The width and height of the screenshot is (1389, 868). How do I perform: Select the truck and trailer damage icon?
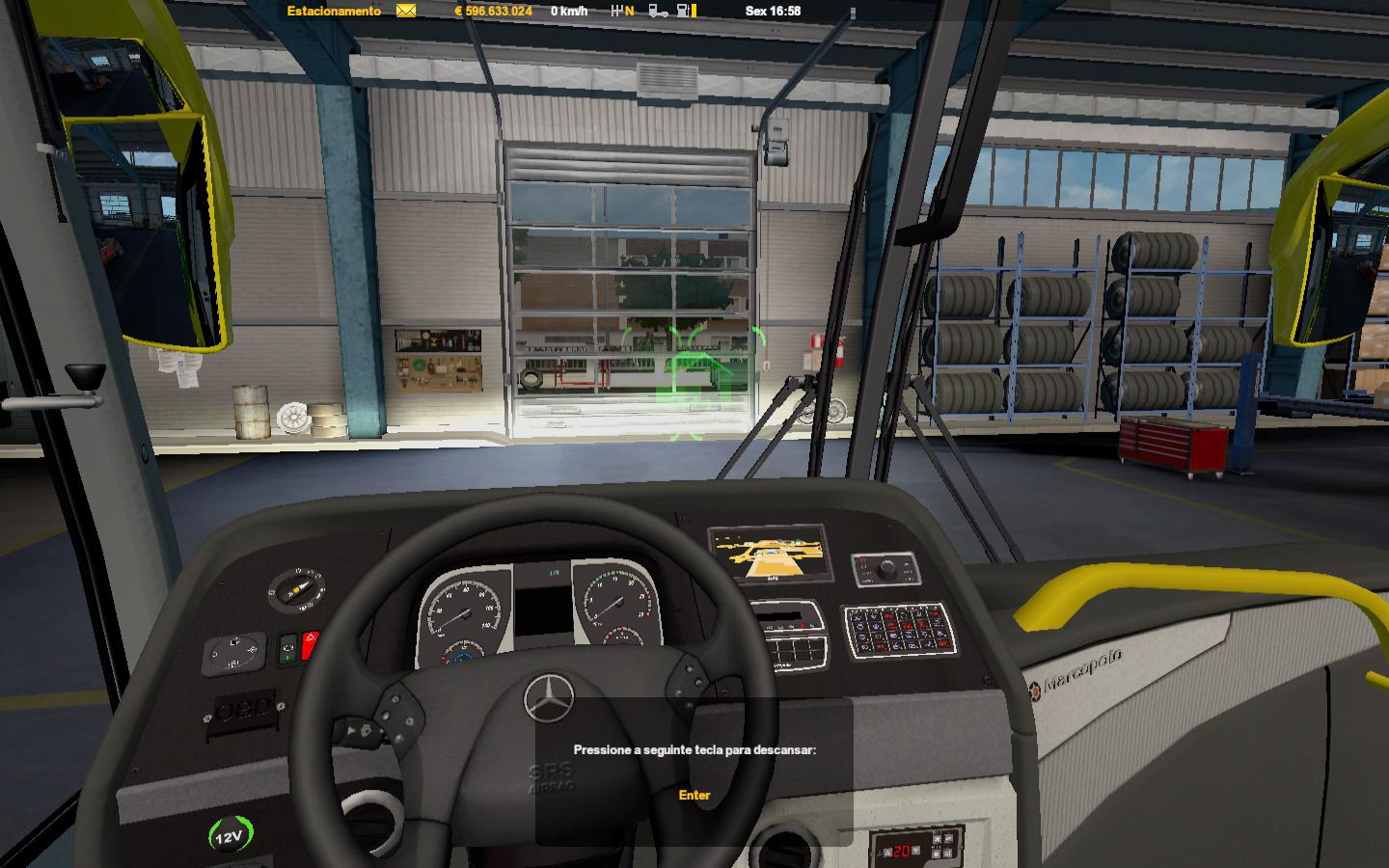[658, 12]
